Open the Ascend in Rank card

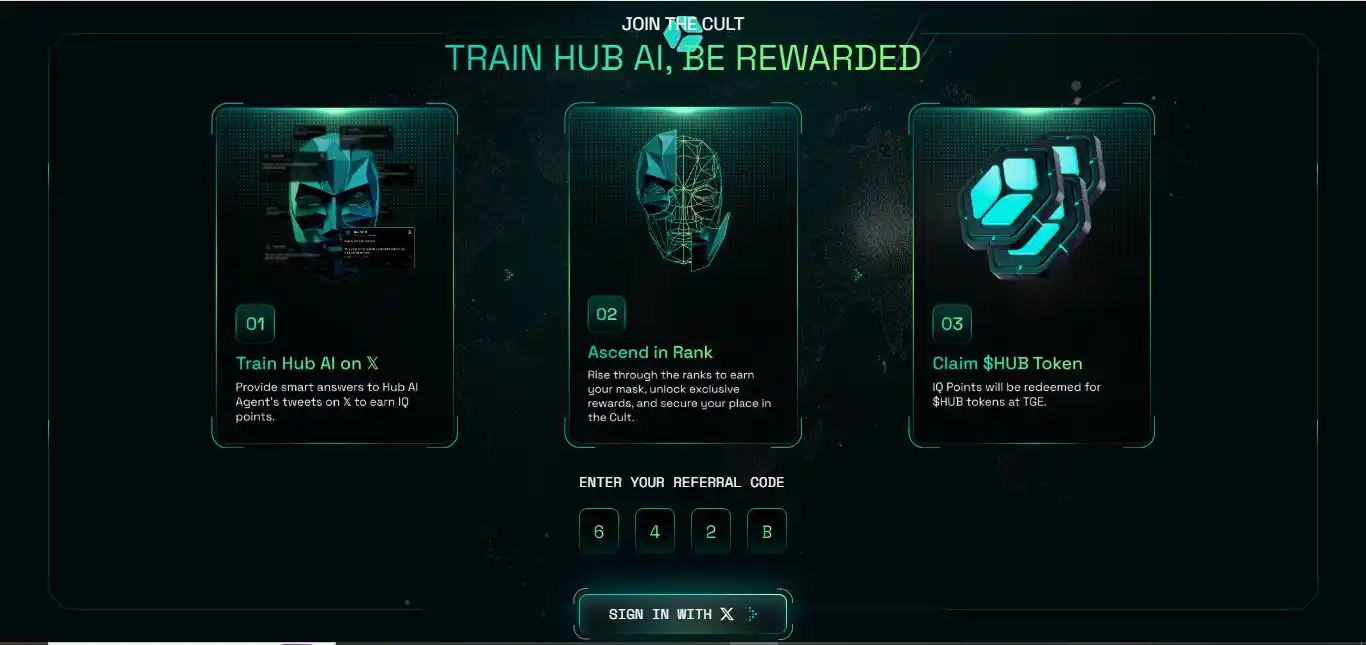pos(683,275)
